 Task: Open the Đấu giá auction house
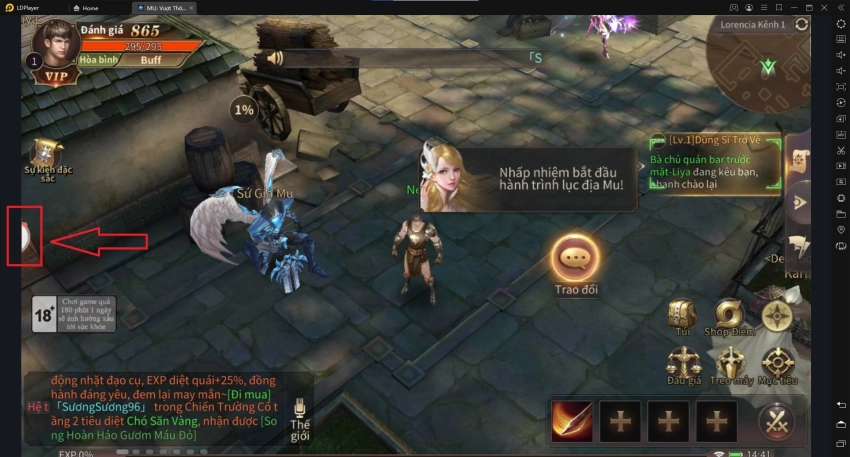click(x=682, y=362)
